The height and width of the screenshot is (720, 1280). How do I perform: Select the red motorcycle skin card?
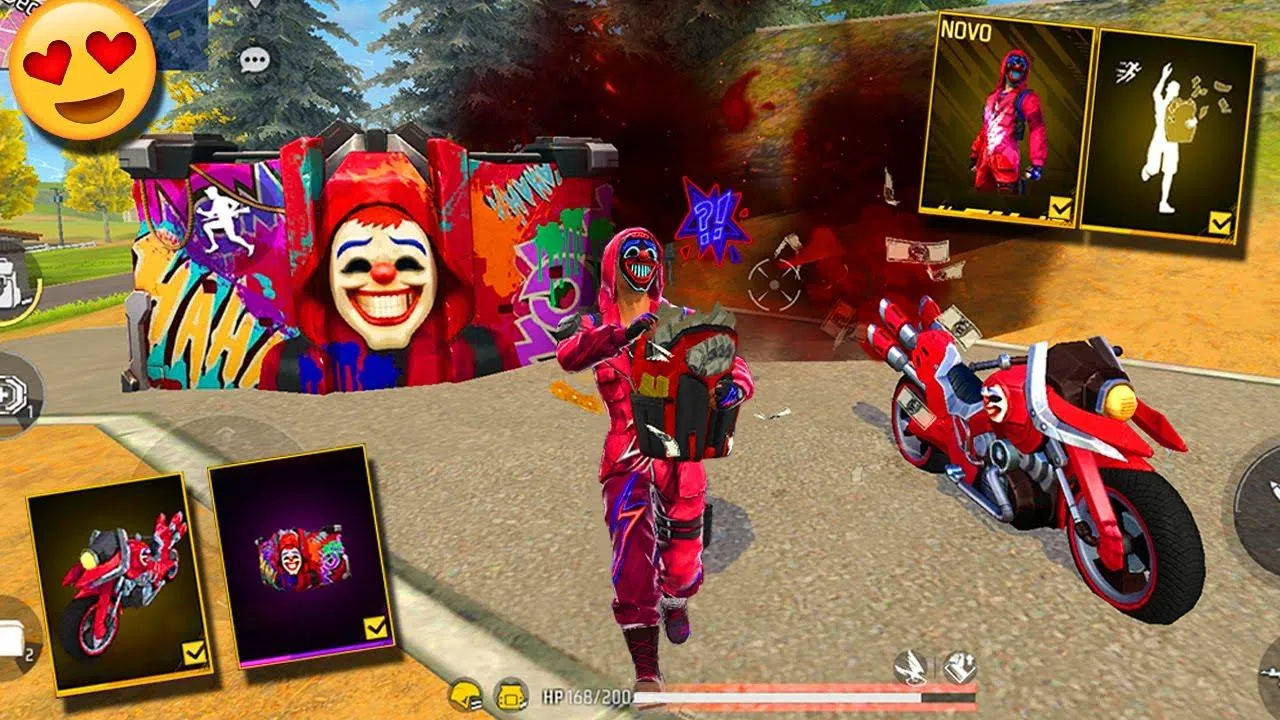(119, 582)
